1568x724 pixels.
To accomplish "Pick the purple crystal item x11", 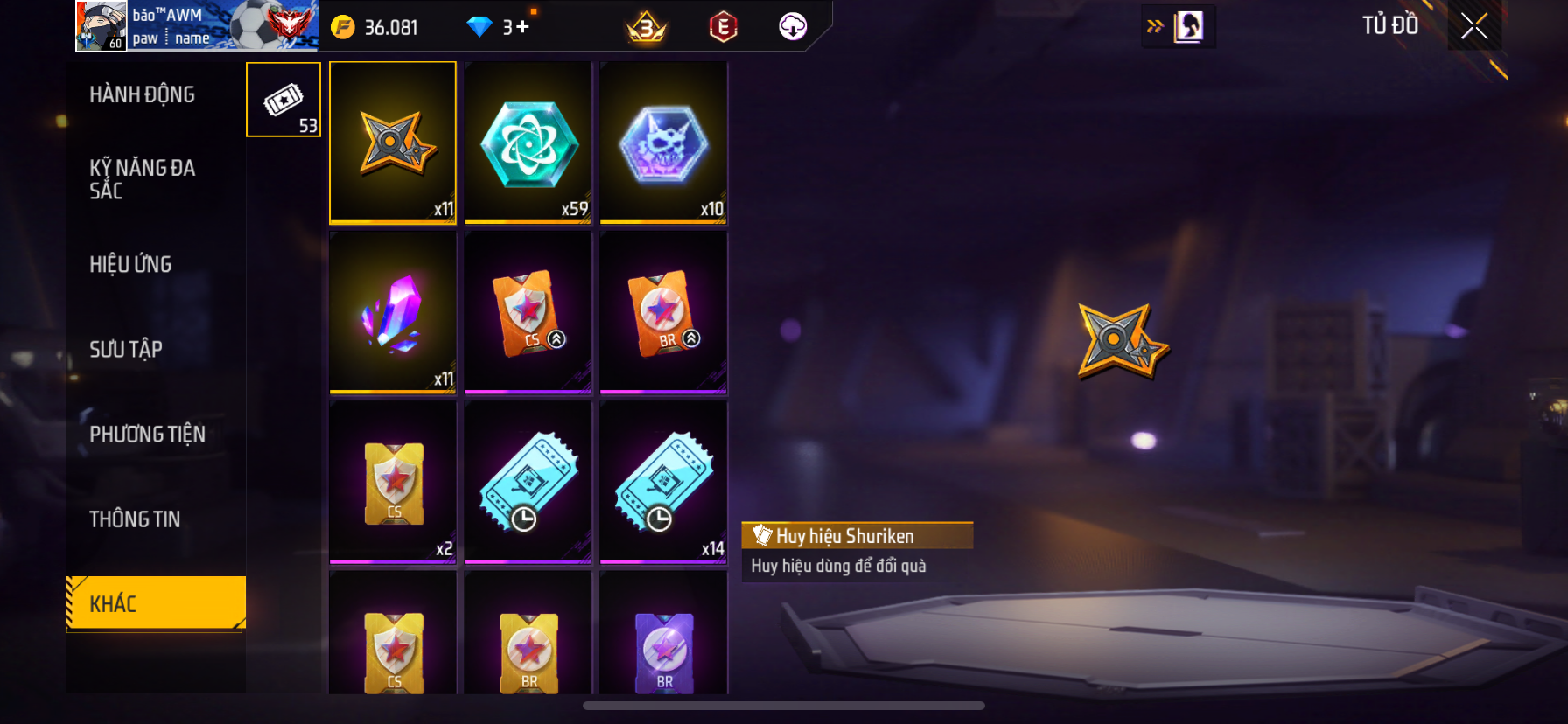I will coord(393,312).
